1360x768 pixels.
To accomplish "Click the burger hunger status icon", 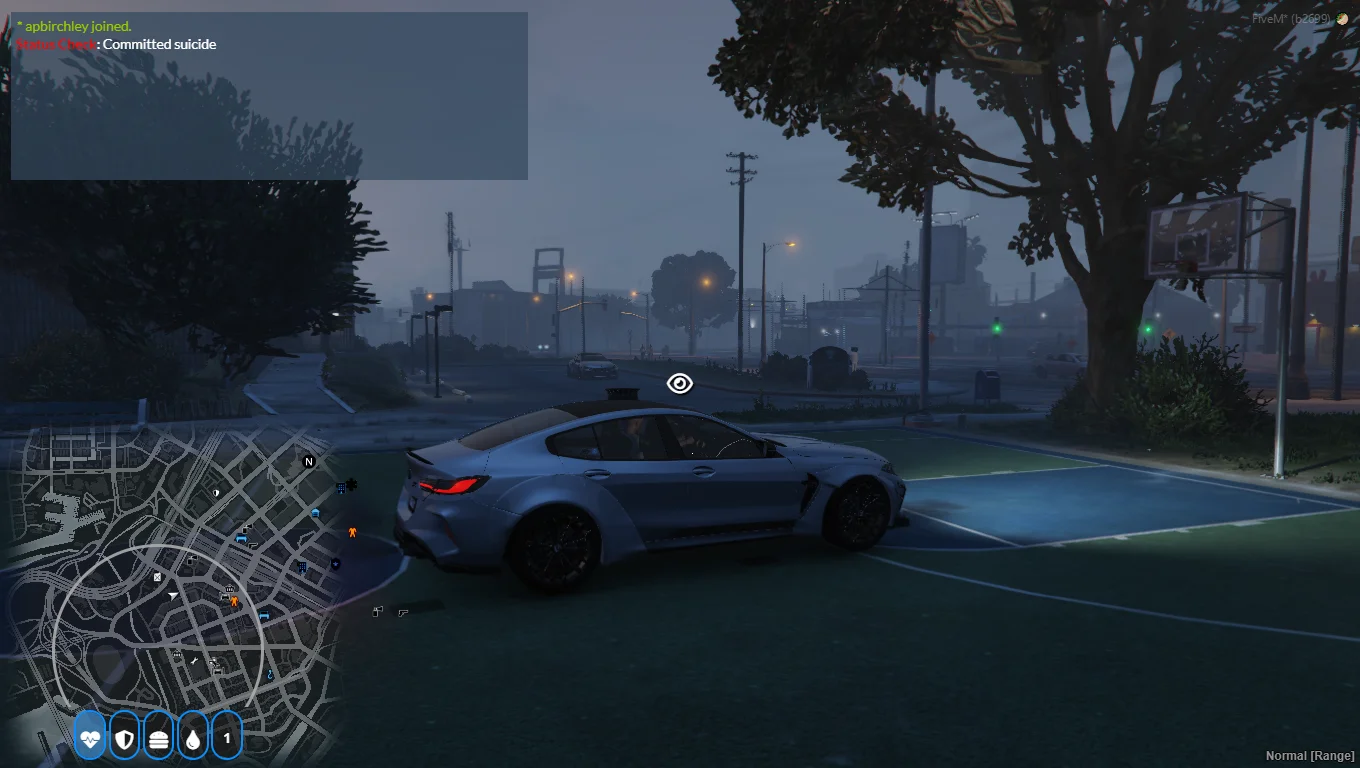I will point(158,739).
